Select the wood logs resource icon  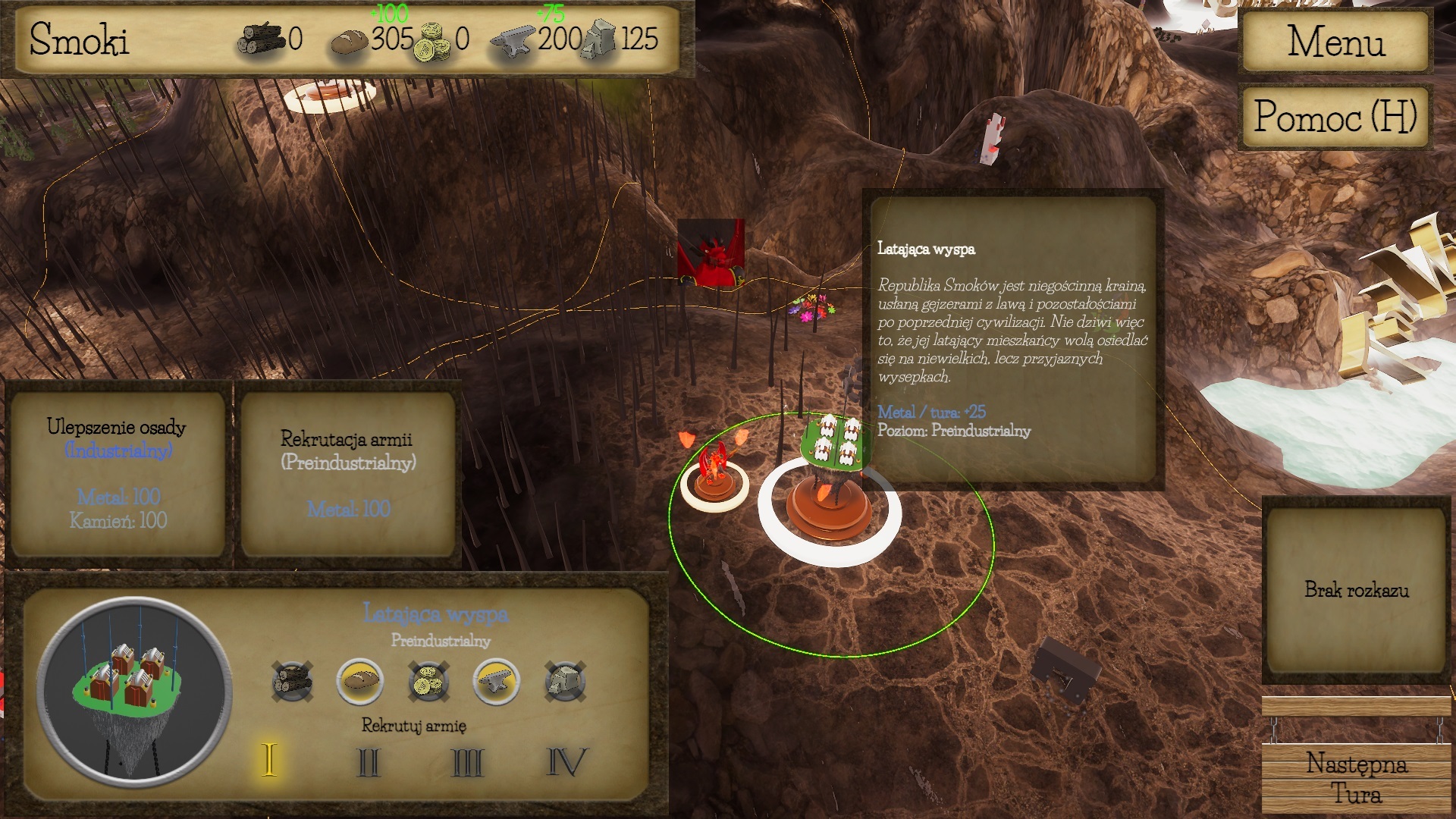[292, 681]
